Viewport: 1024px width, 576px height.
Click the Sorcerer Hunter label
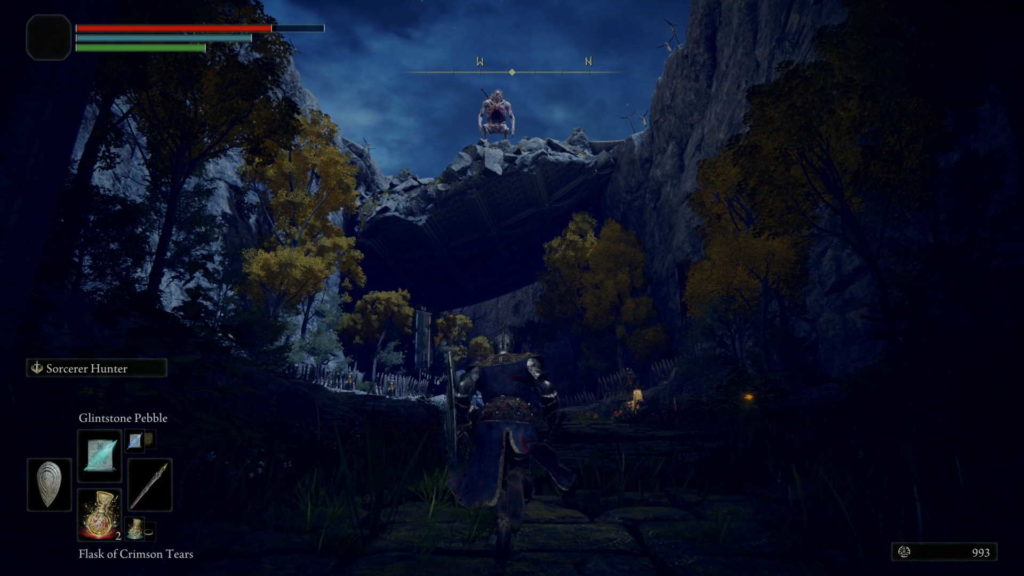click(96, 368)
